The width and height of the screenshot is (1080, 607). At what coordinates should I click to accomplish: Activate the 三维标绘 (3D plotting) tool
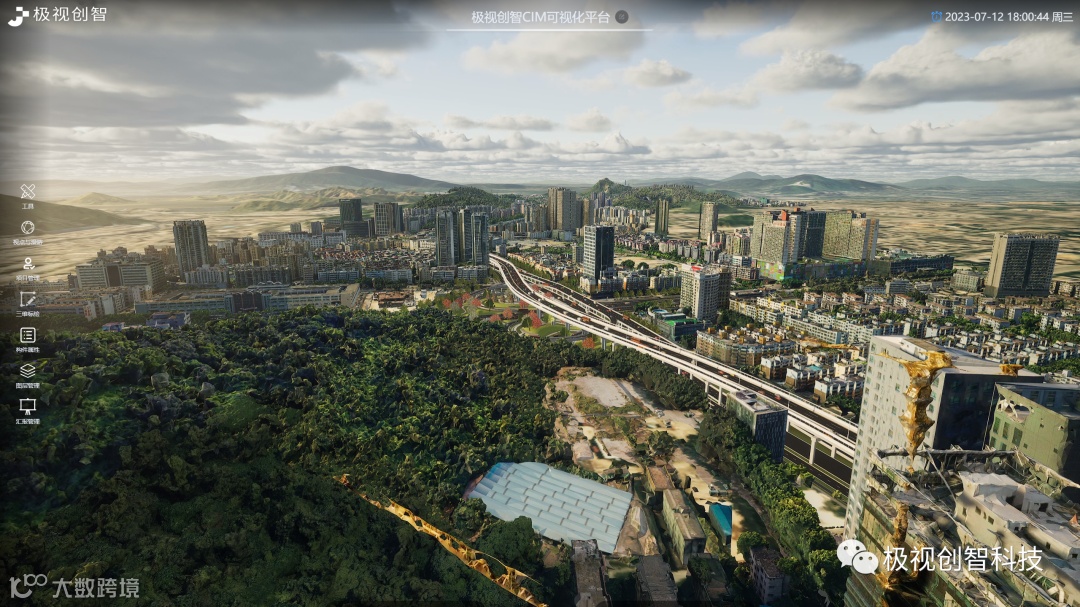(x=28, y=299)
